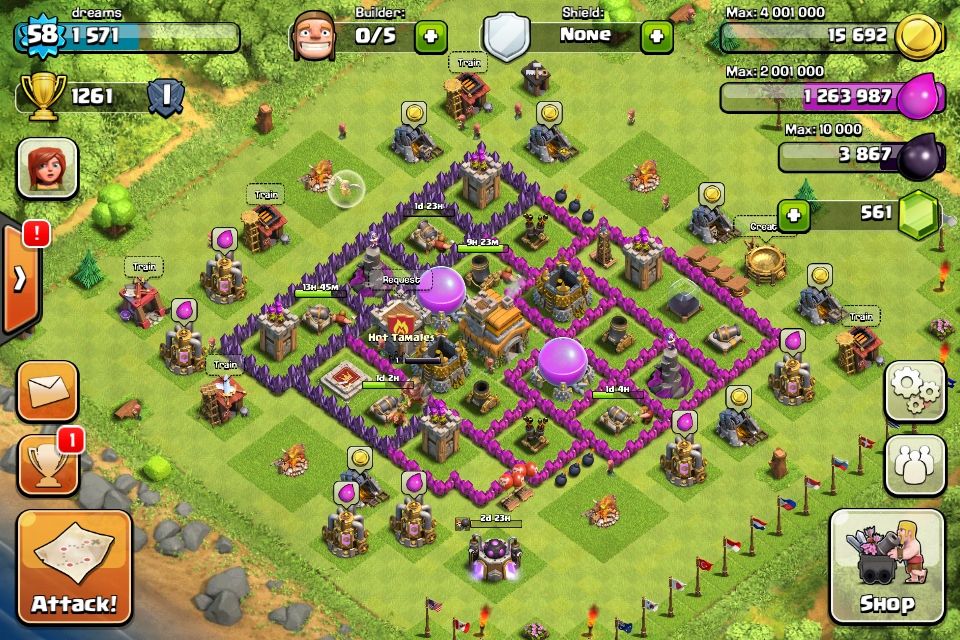
Task: Tap the red-haired villager portrait
Action: pos(47,167)
